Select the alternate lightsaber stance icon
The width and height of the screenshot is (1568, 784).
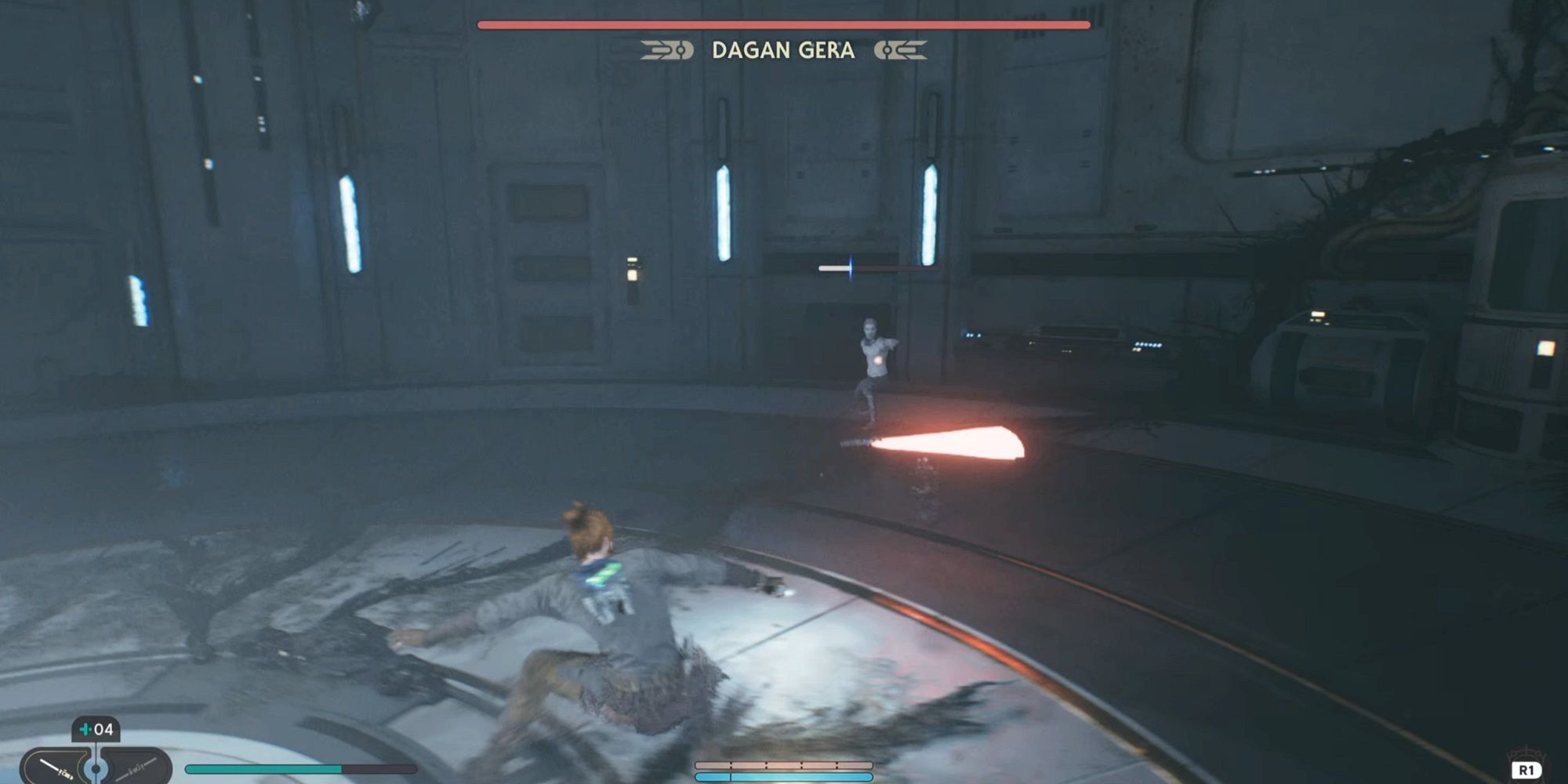pyautogui.click(x=137, y=770)
